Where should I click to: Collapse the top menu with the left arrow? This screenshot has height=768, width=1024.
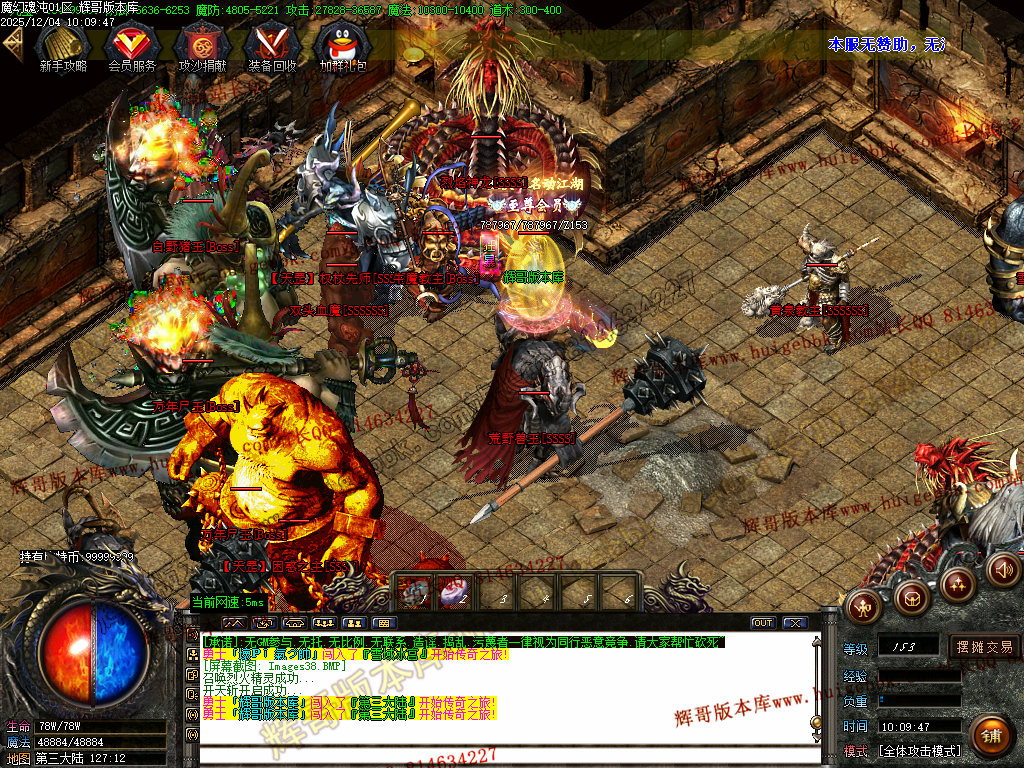point(13,44)
